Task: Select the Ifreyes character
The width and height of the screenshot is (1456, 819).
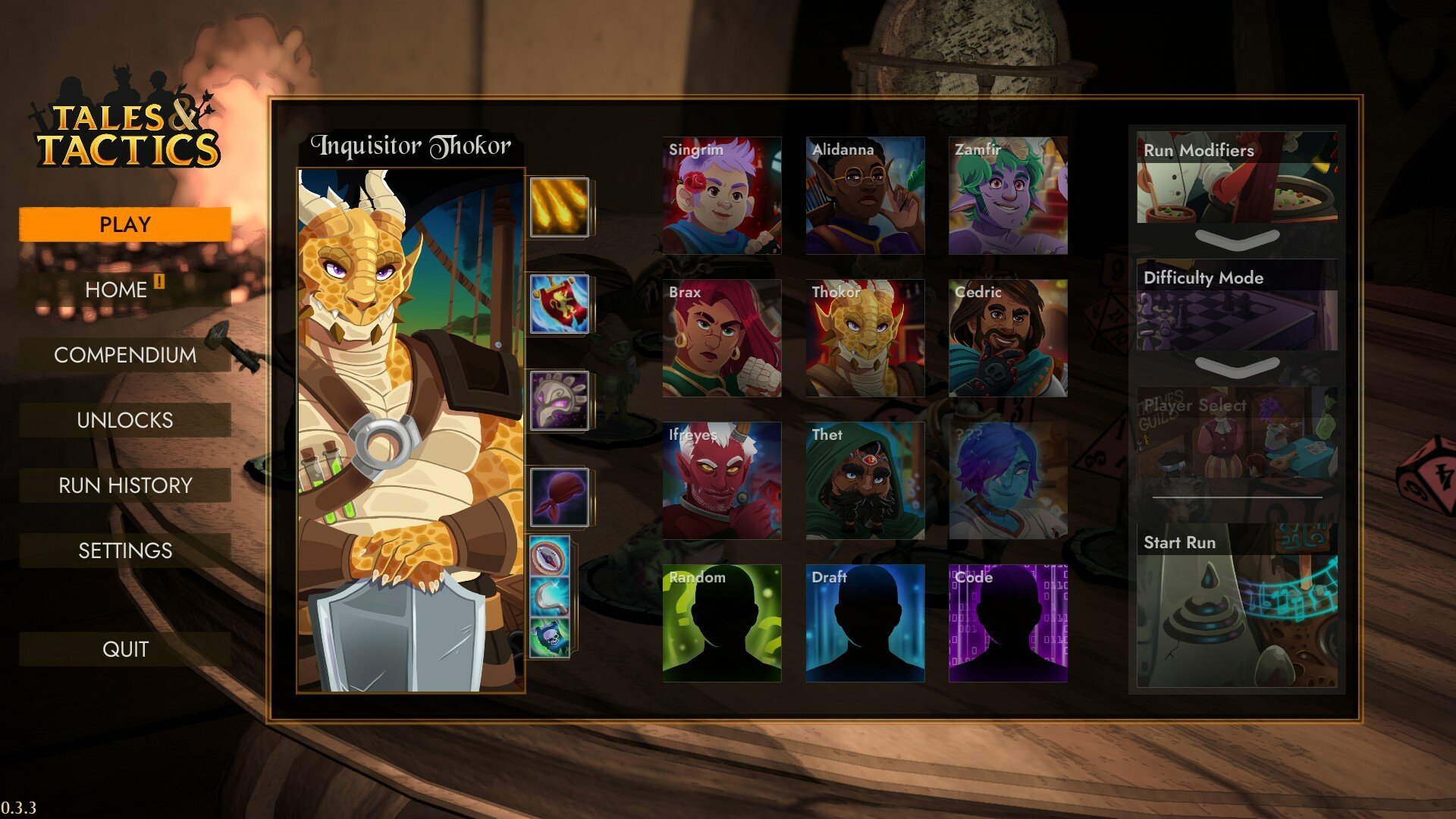Action: click(721, 481)
